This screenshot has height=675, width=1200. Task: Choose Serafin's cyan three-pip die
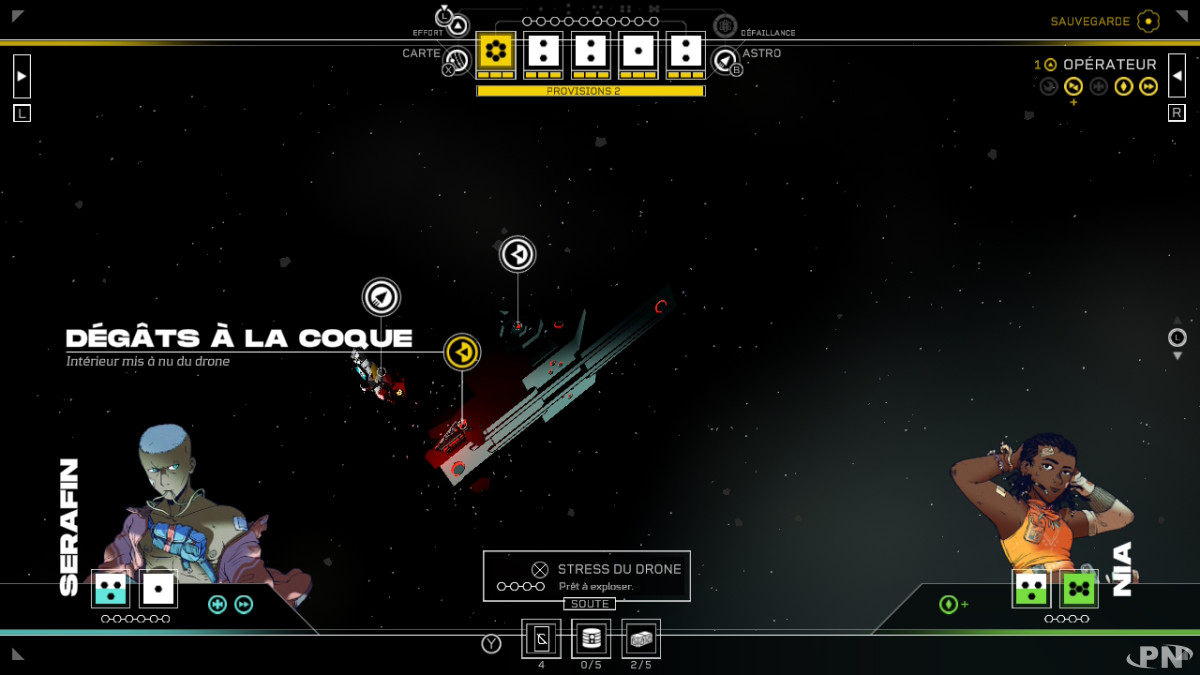[x=110, y=589]
